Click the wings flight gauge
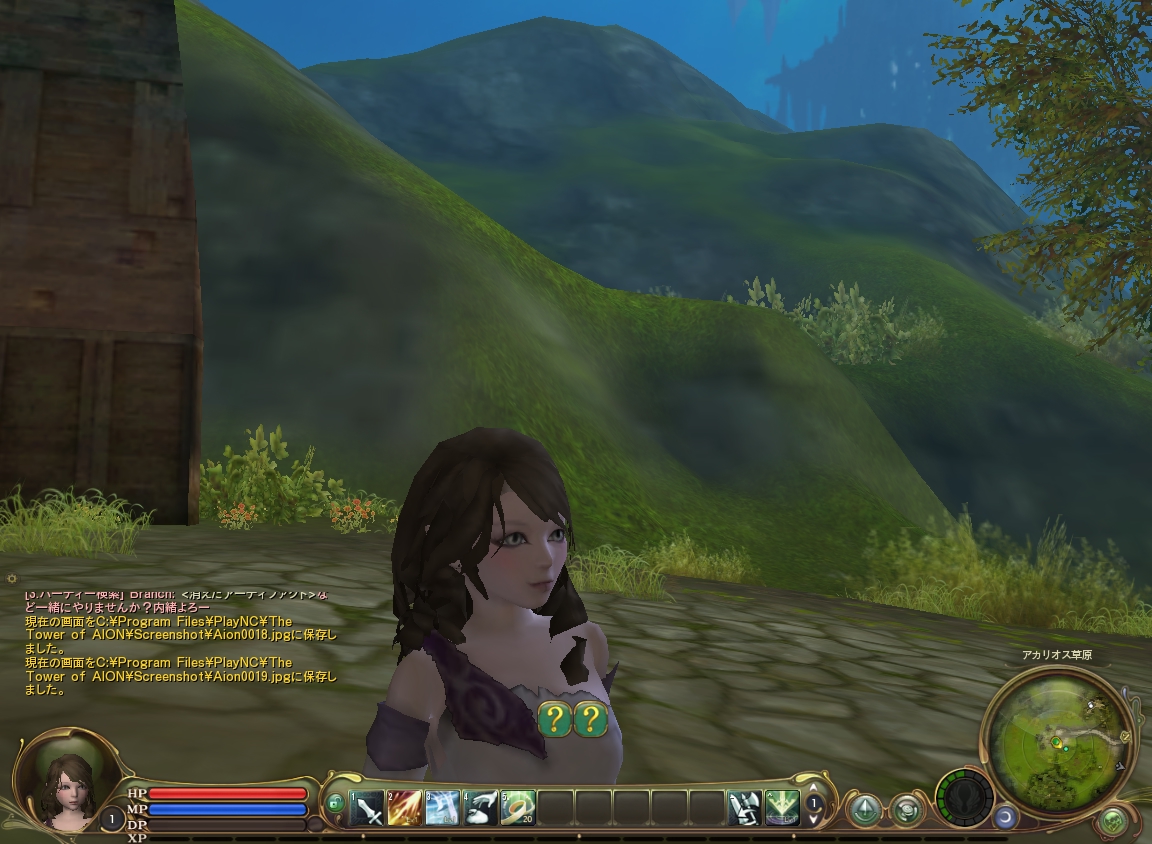The height and width of the screenshot is (844, 1152). pos(964,798)
